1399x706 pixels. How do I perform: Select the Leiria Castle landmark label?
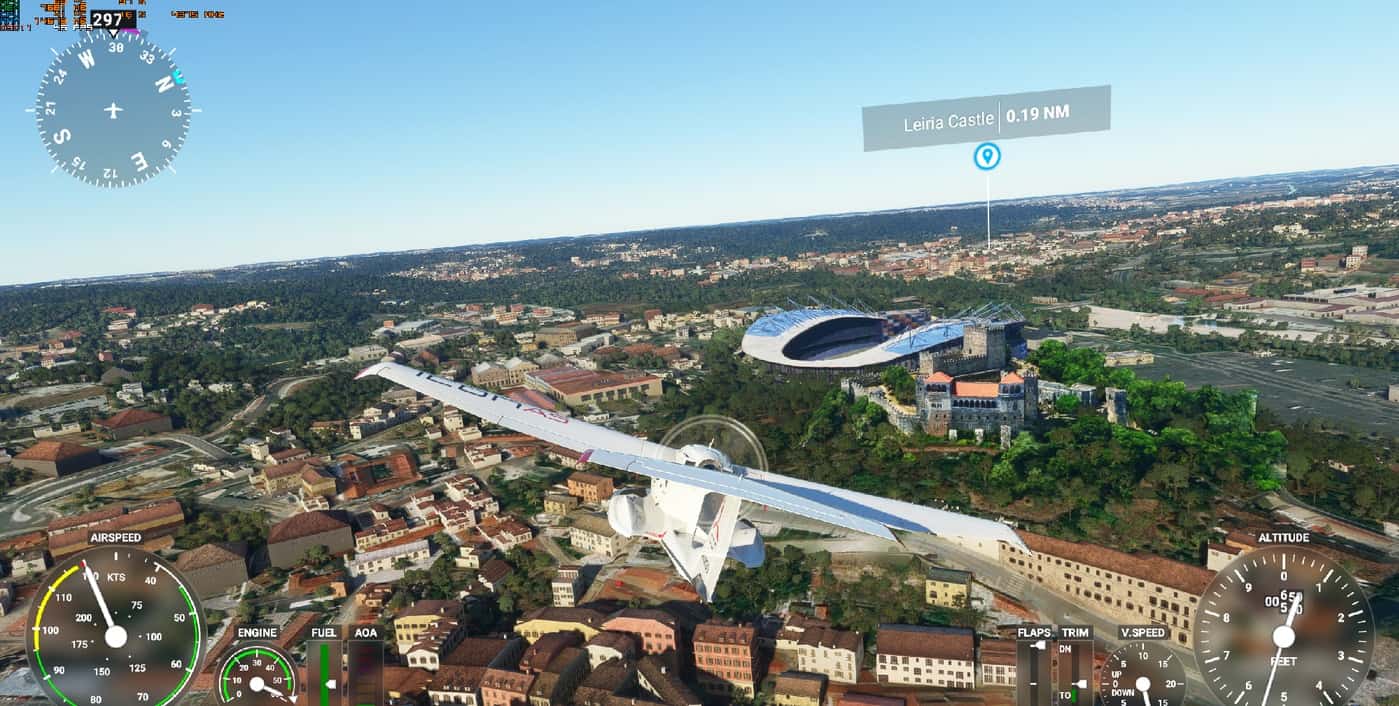point(985,118)
